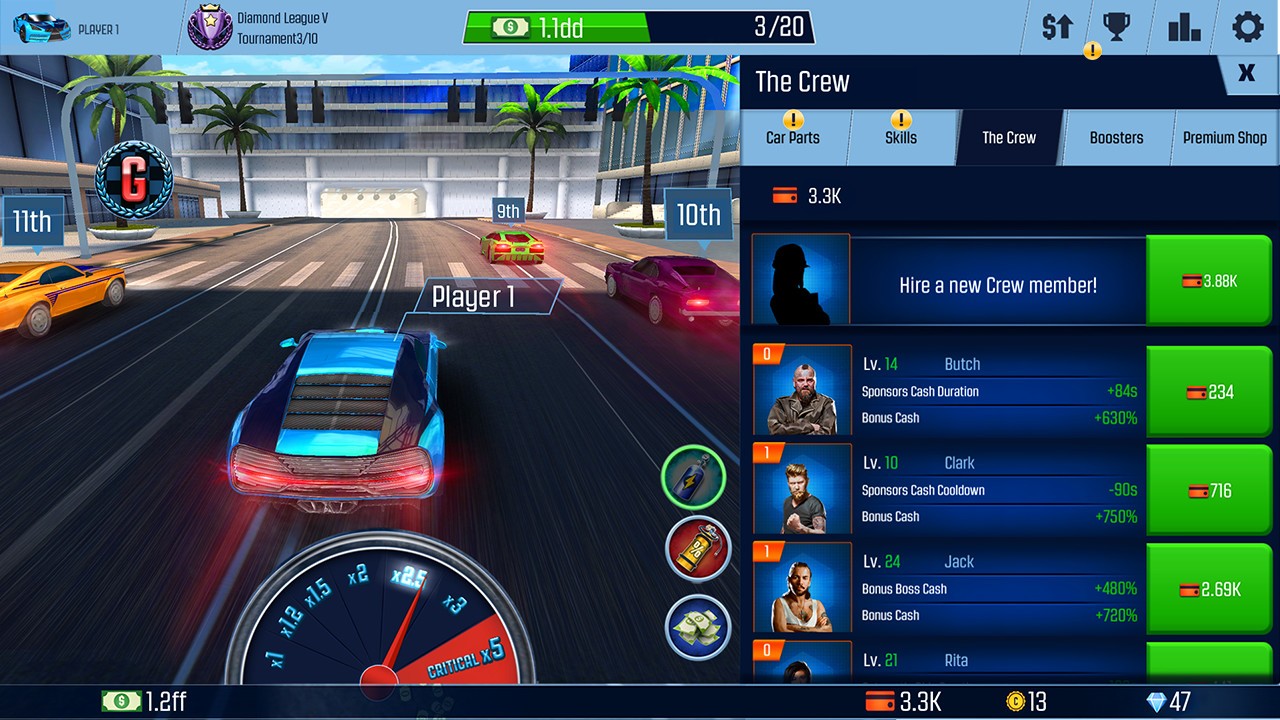The image size is (1280, 720).
Task: Open the income upgrade dollar-arrow icon
Action: click(x=1057, y=27)
